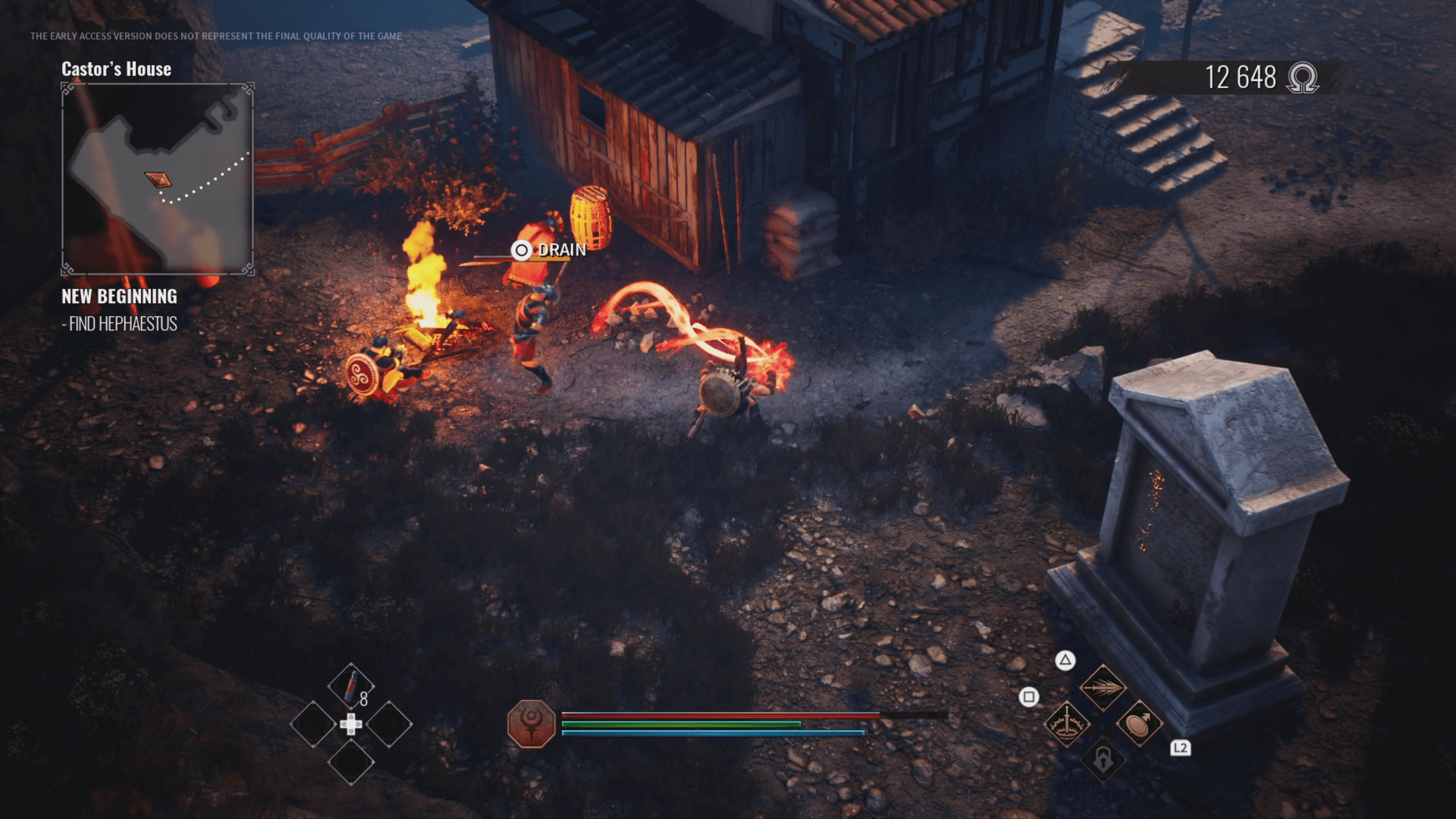
Task: Select the flaming sword skill icon
Action: 1066,723
